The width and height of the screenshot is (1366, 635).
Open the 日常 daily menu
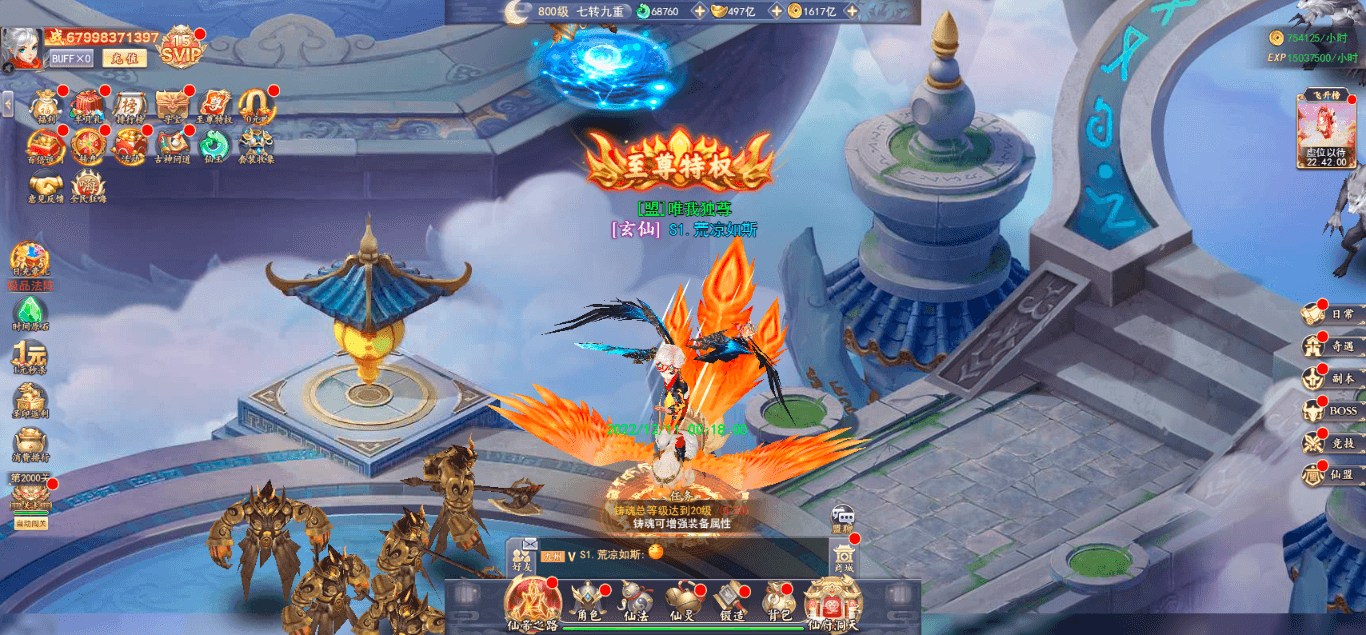pos(1330,315)
